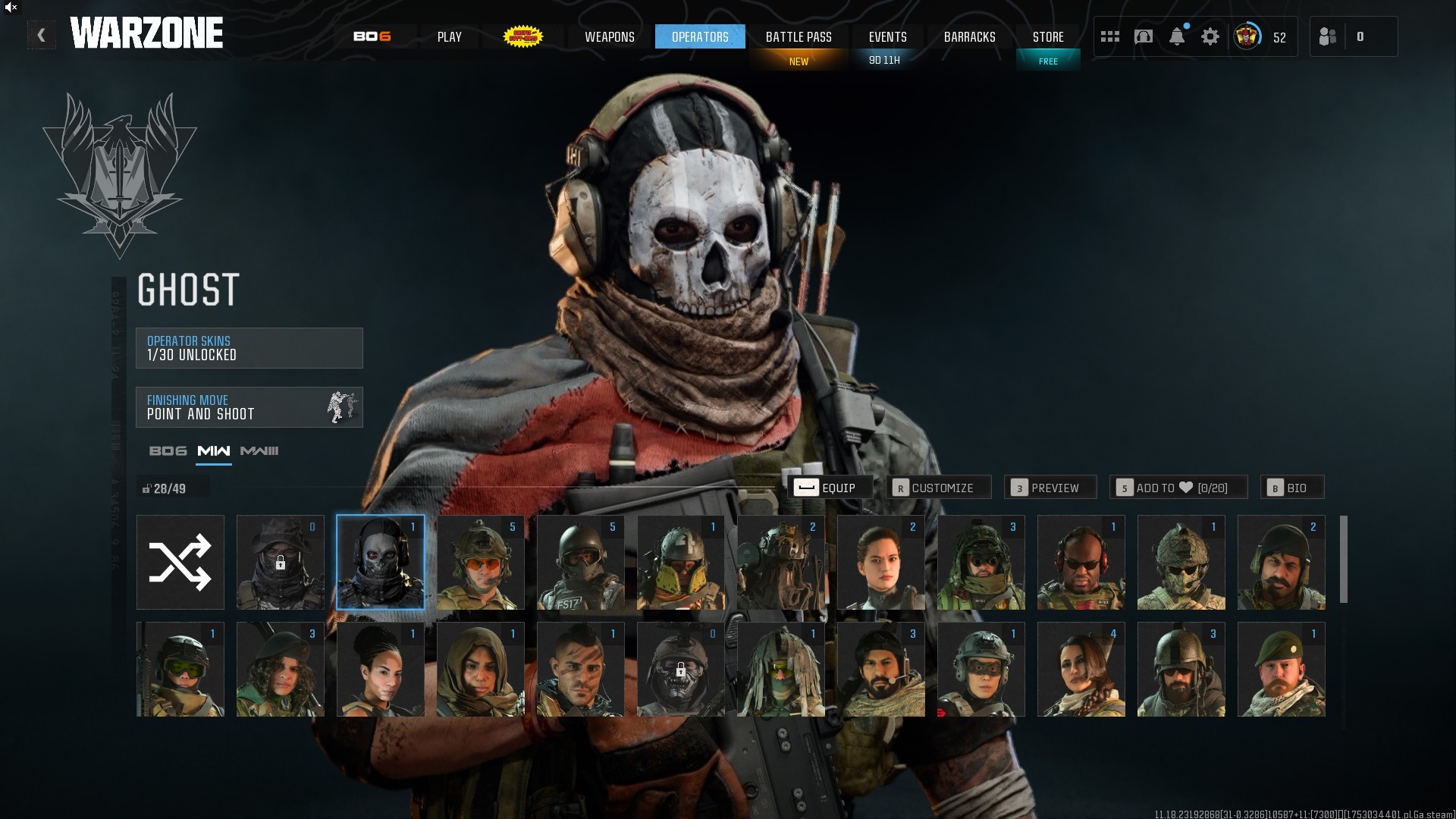Open the grid menu icon
Image resolution: width=1456 pixels, height=819 pixels.
tap(1110, 36)
